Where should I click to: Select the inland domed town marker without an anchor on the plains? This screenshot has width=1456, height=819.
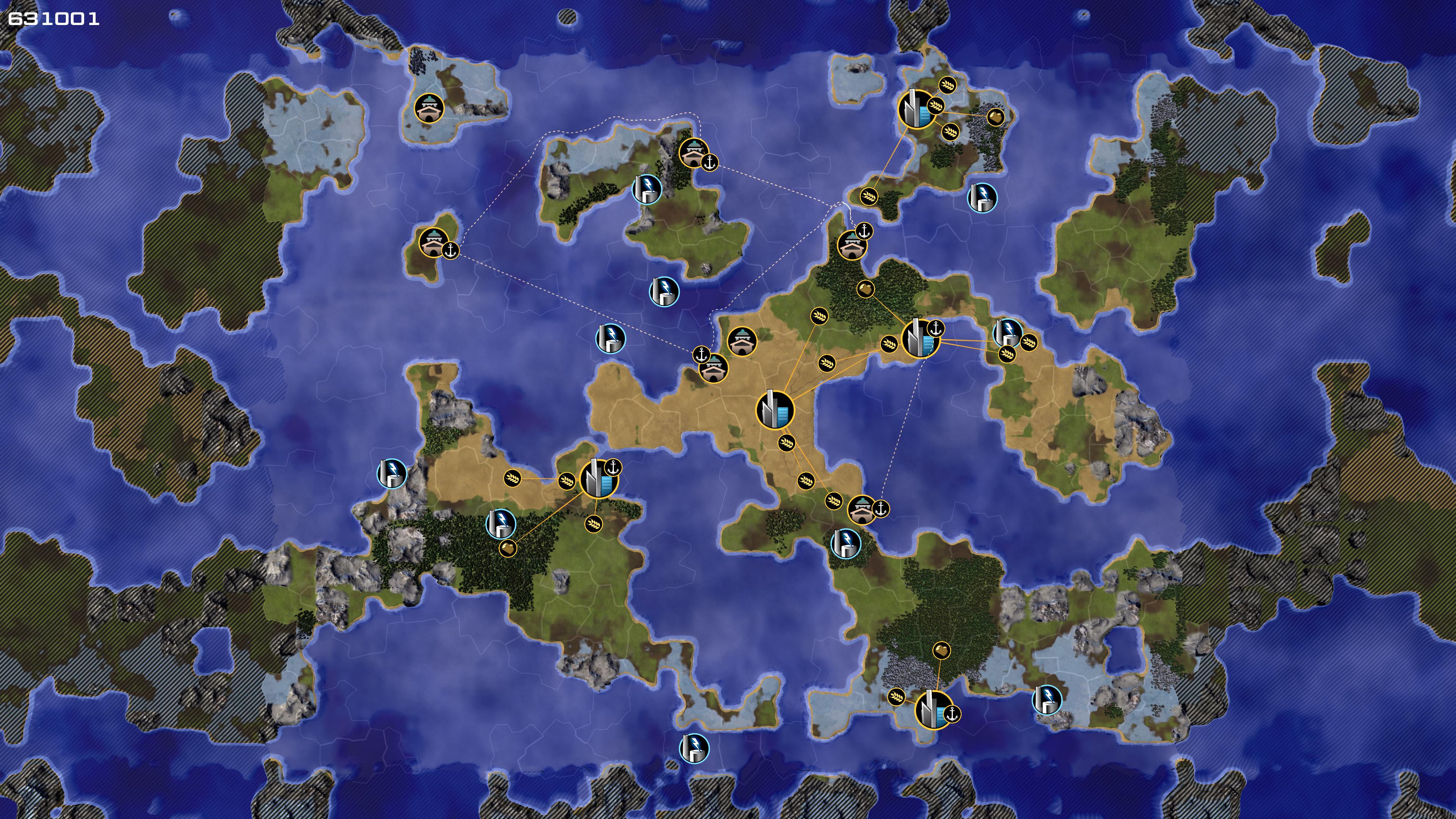(742, 341)
